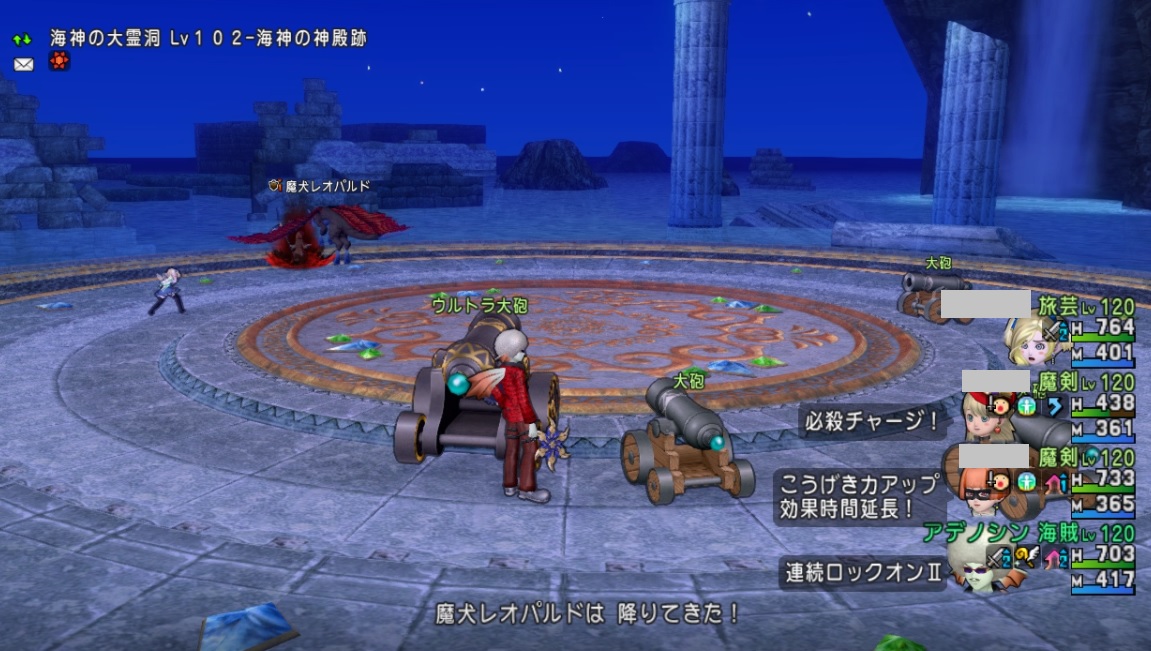
Task: Click the green connection arrows icon
Action: (x=23, y=39)
